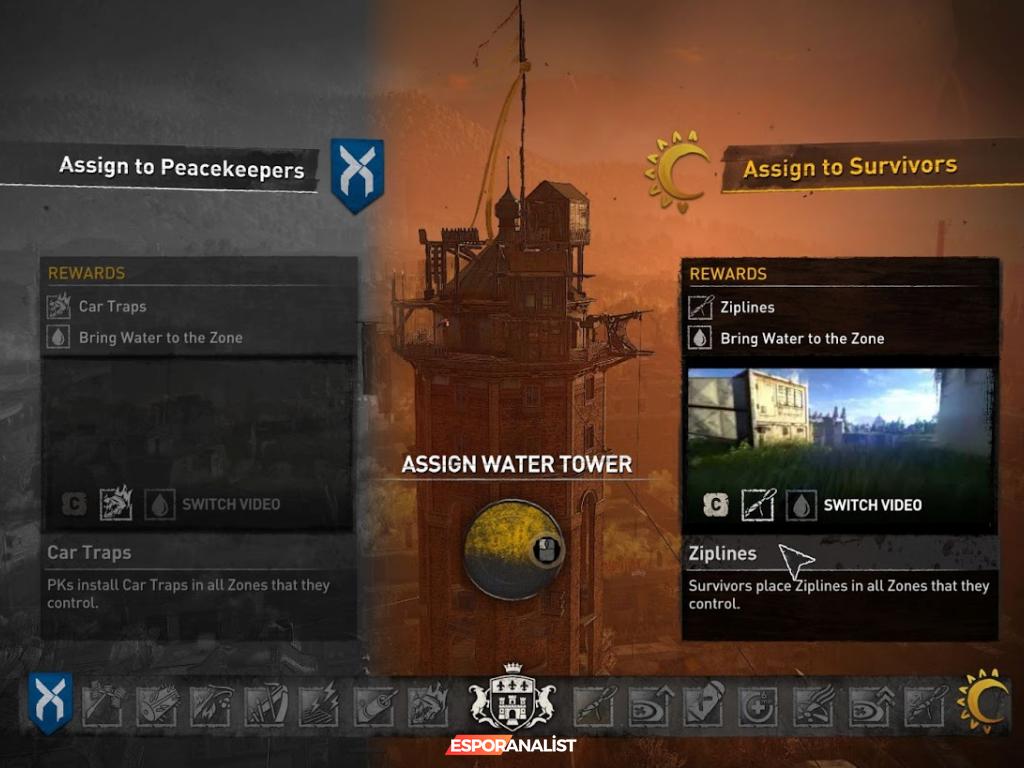Click the Peacekeepers shield on the bottom bar
1024x768 pixels.
pos(50,702)
